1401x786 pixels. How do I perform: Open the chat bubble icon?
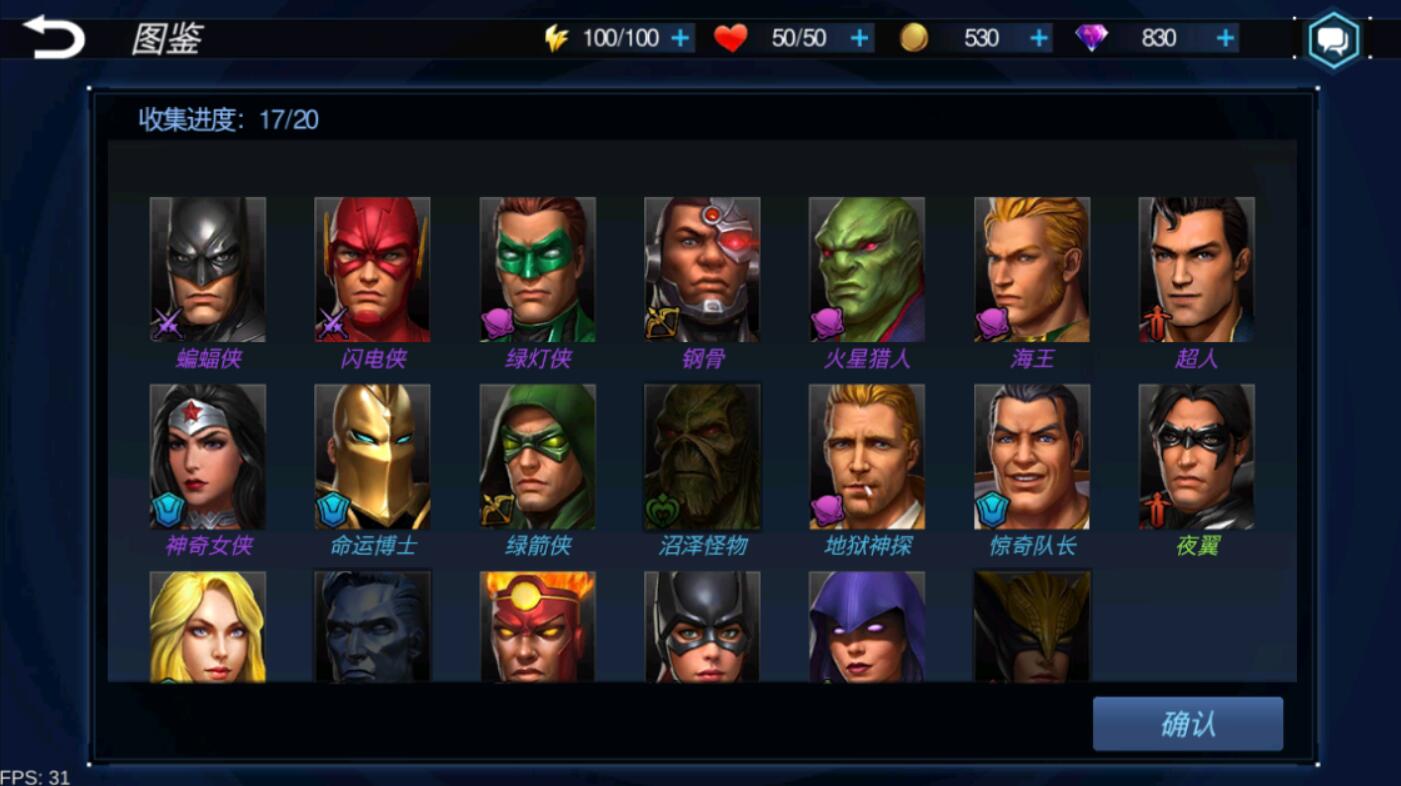tap(1334, 41)
